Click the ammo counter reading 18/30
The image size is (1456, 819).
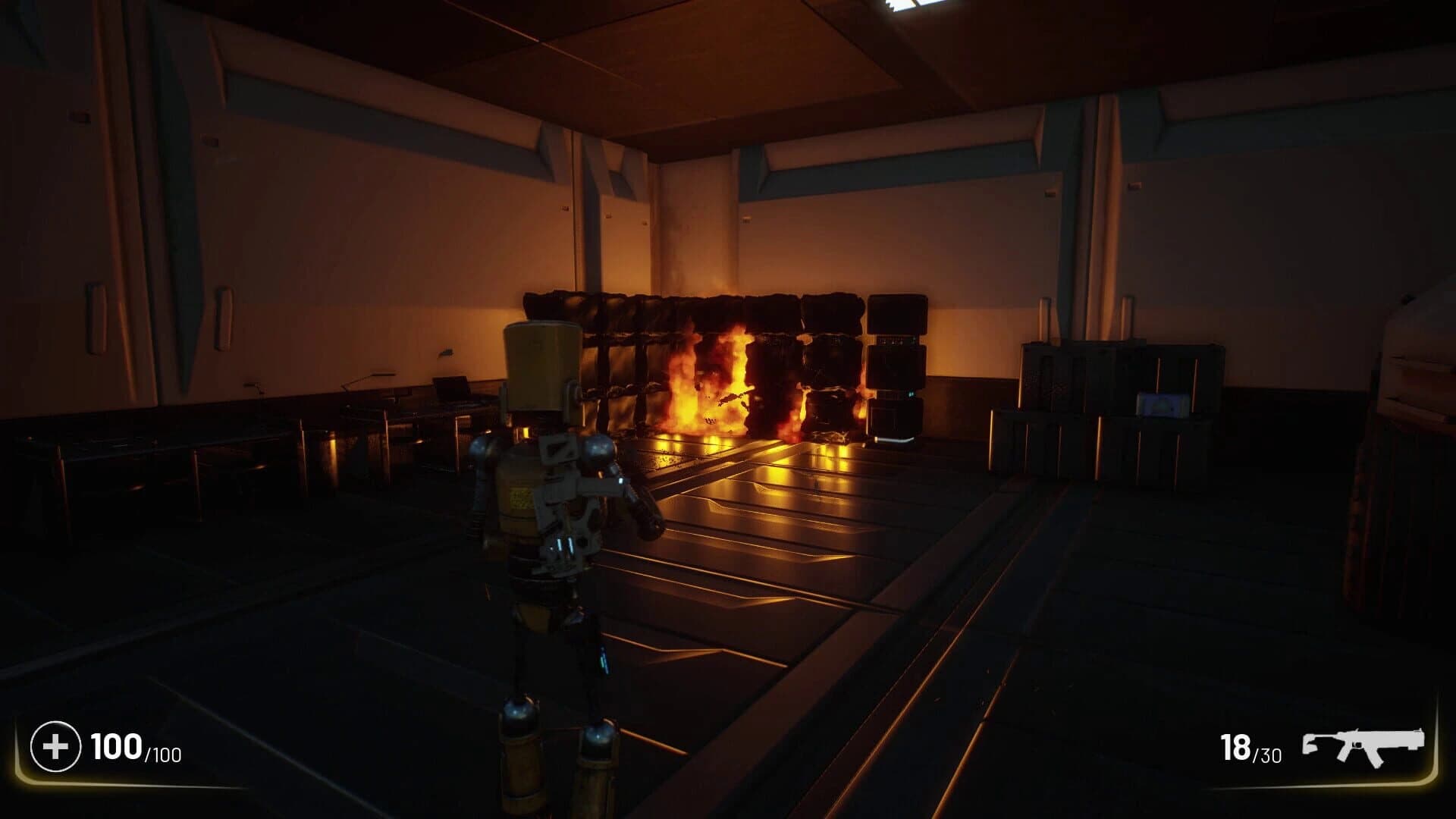coord(1251,747)
